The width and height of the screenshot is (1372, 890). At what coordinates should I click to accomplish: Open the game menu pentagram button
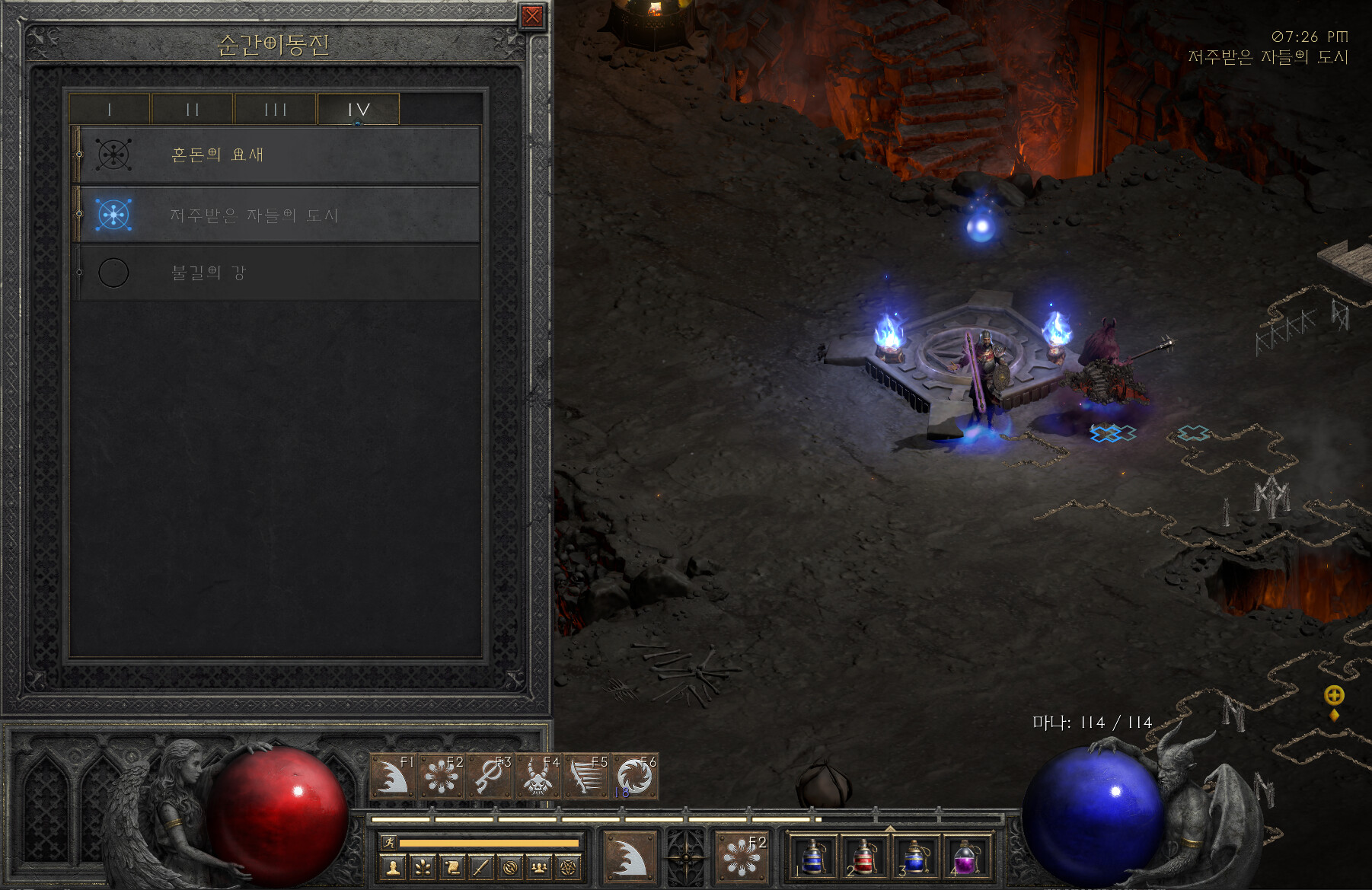[x=568, y=867]
